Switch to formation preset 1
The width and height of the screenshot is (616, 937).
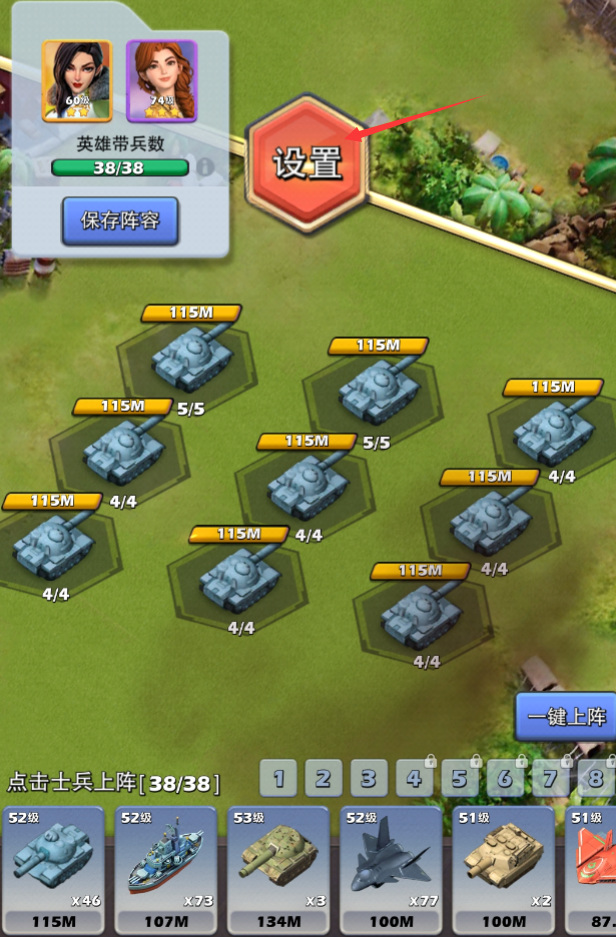point(279,777)
